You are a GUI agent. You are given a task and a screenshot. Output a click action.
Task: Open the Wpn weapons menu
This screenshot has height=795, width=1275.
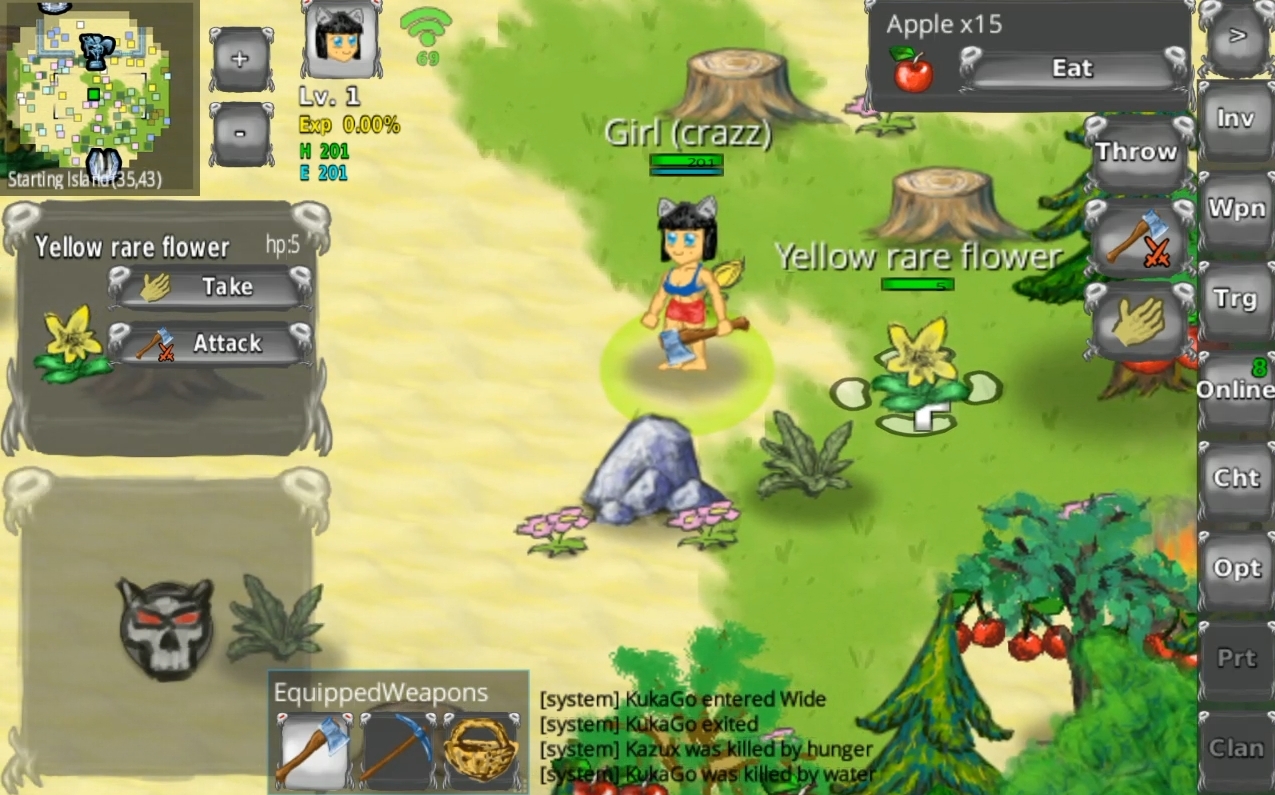1236,209
